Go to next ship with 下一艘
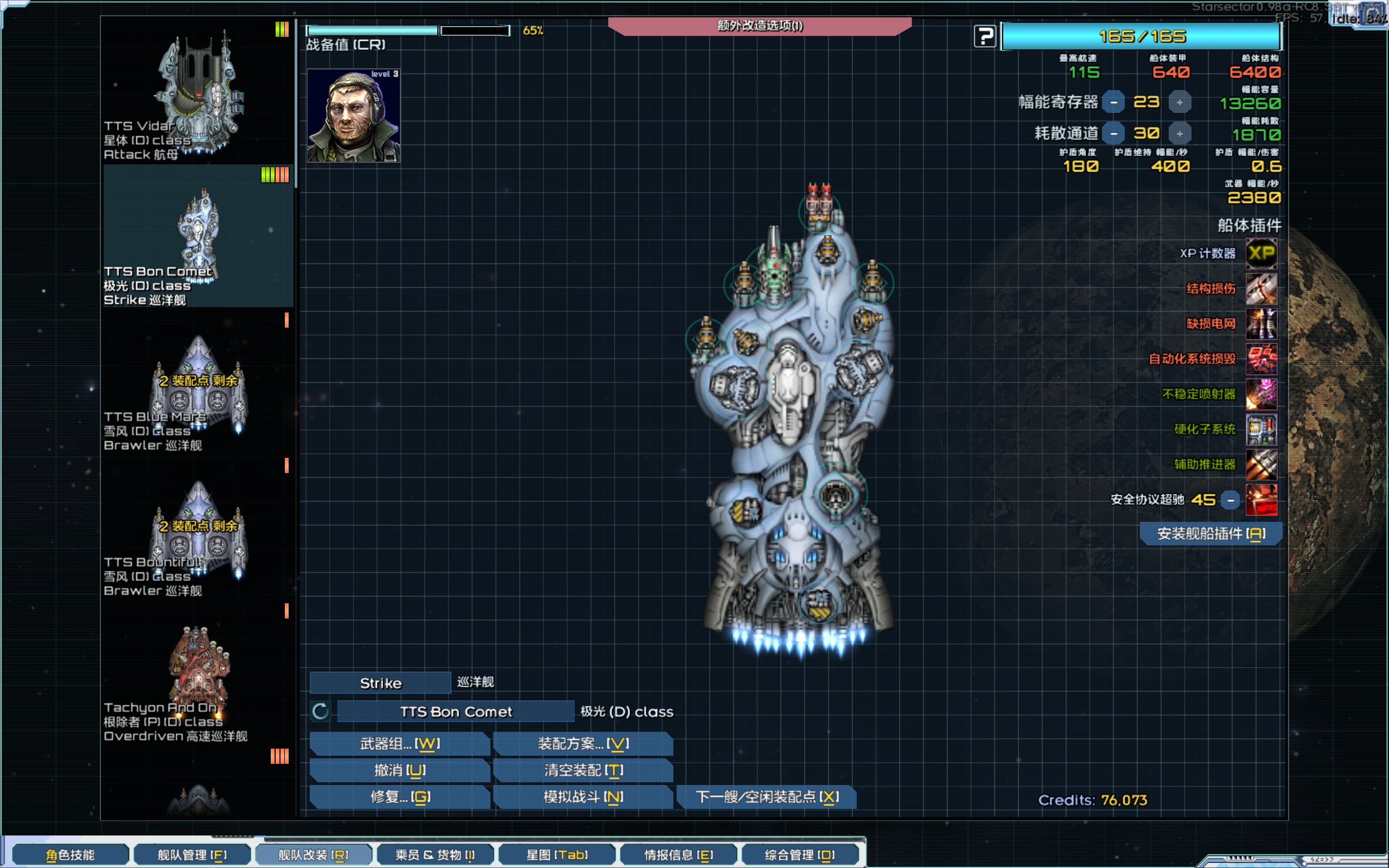 tap(767, 797)
